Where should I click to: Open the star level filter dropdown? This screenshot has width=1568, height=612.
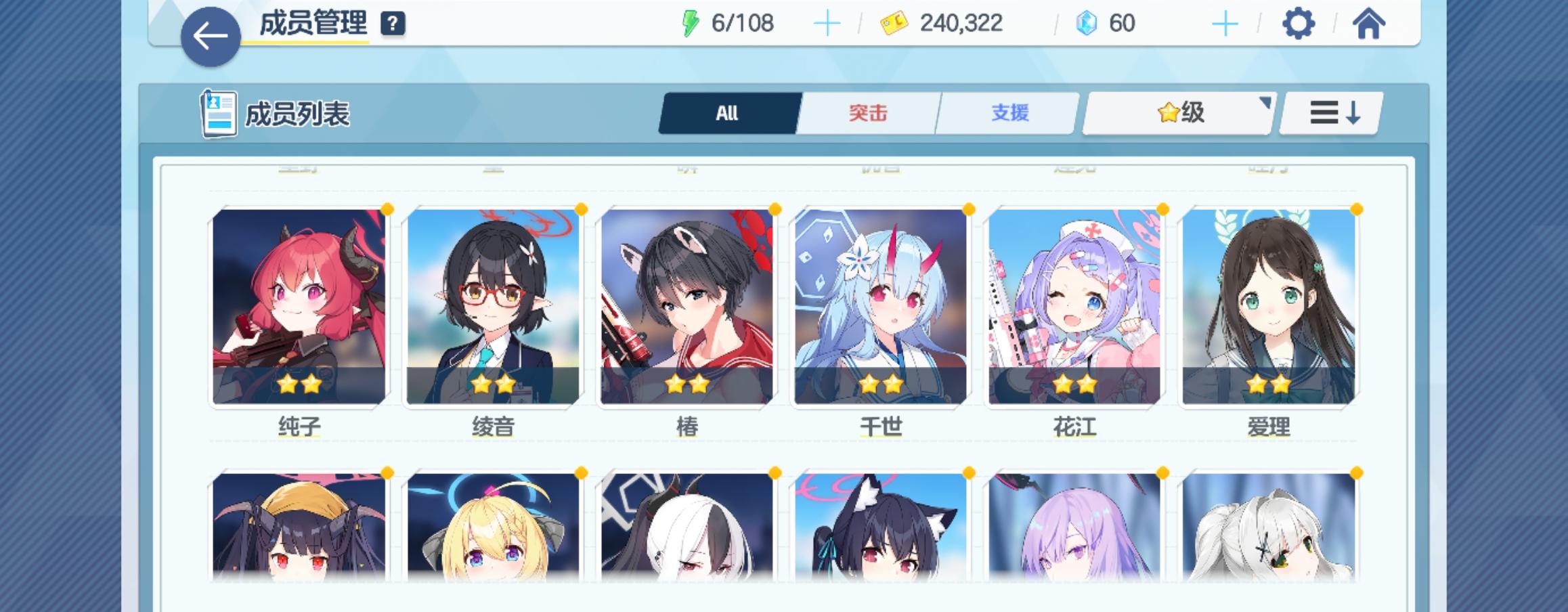1178,114
